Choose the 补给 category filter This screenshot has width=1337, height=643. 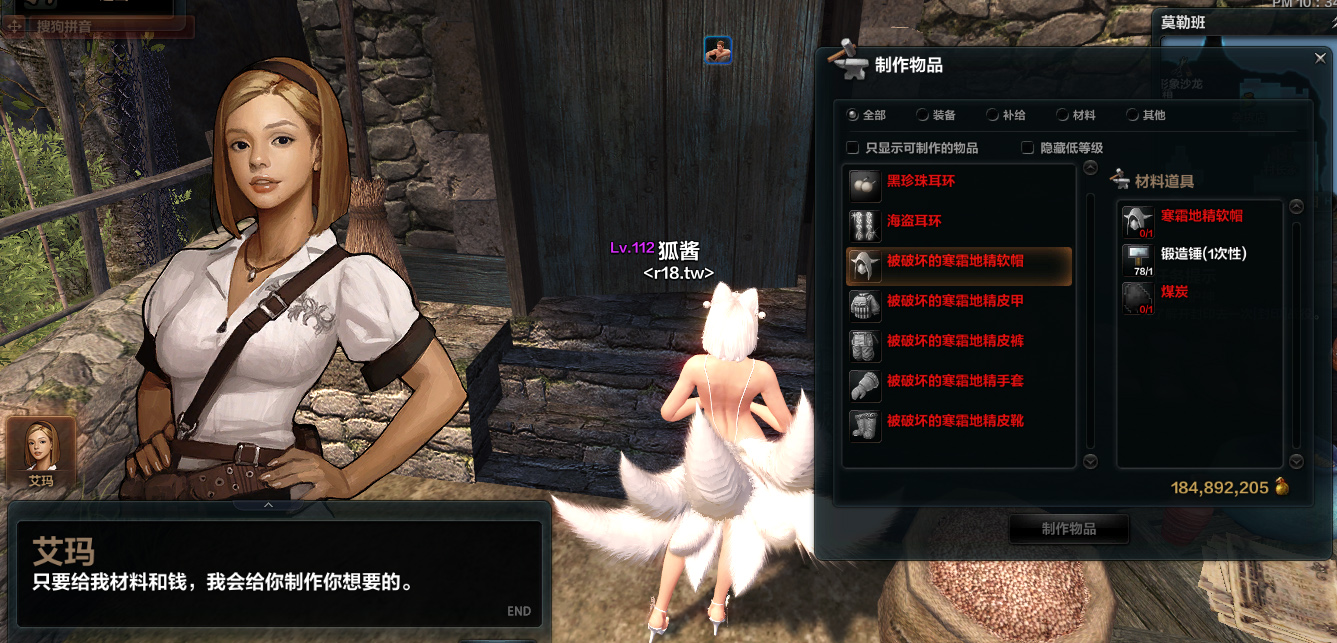993,115
